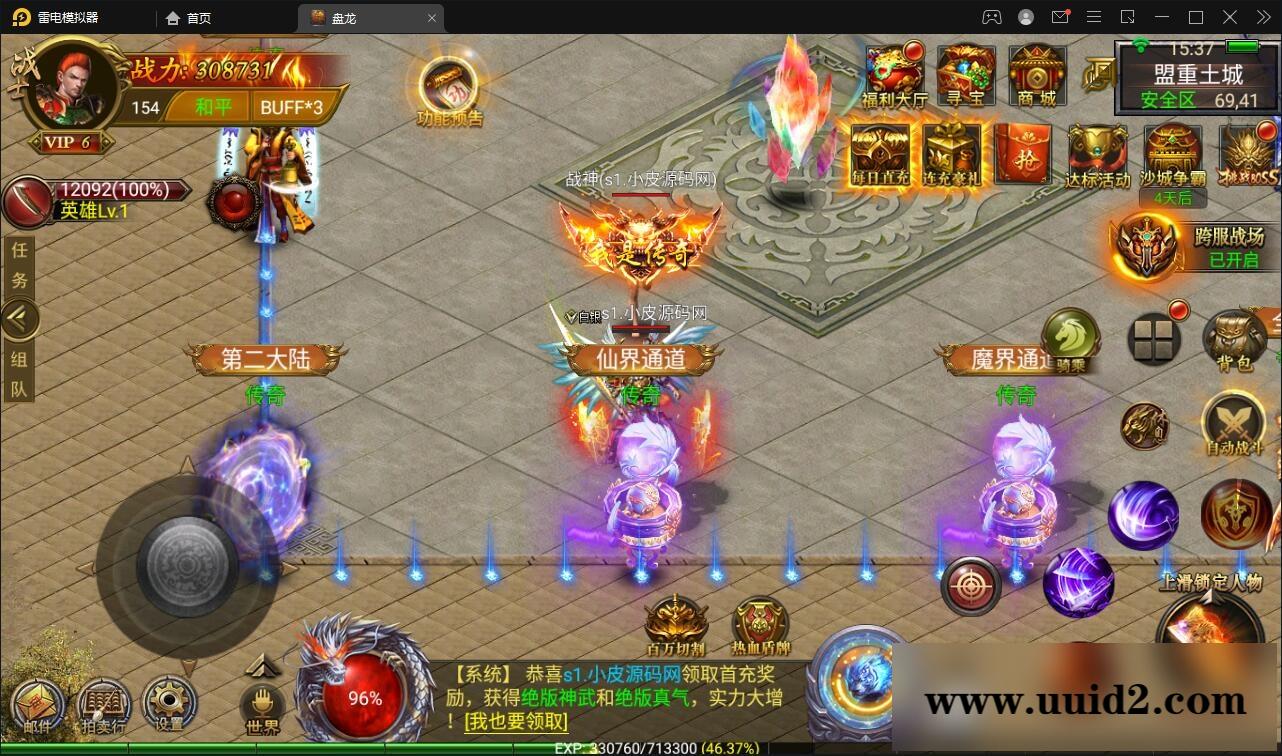Toggle the 世界 chat microphone
The image size is (1282, 756).
[x=263, y=706]
